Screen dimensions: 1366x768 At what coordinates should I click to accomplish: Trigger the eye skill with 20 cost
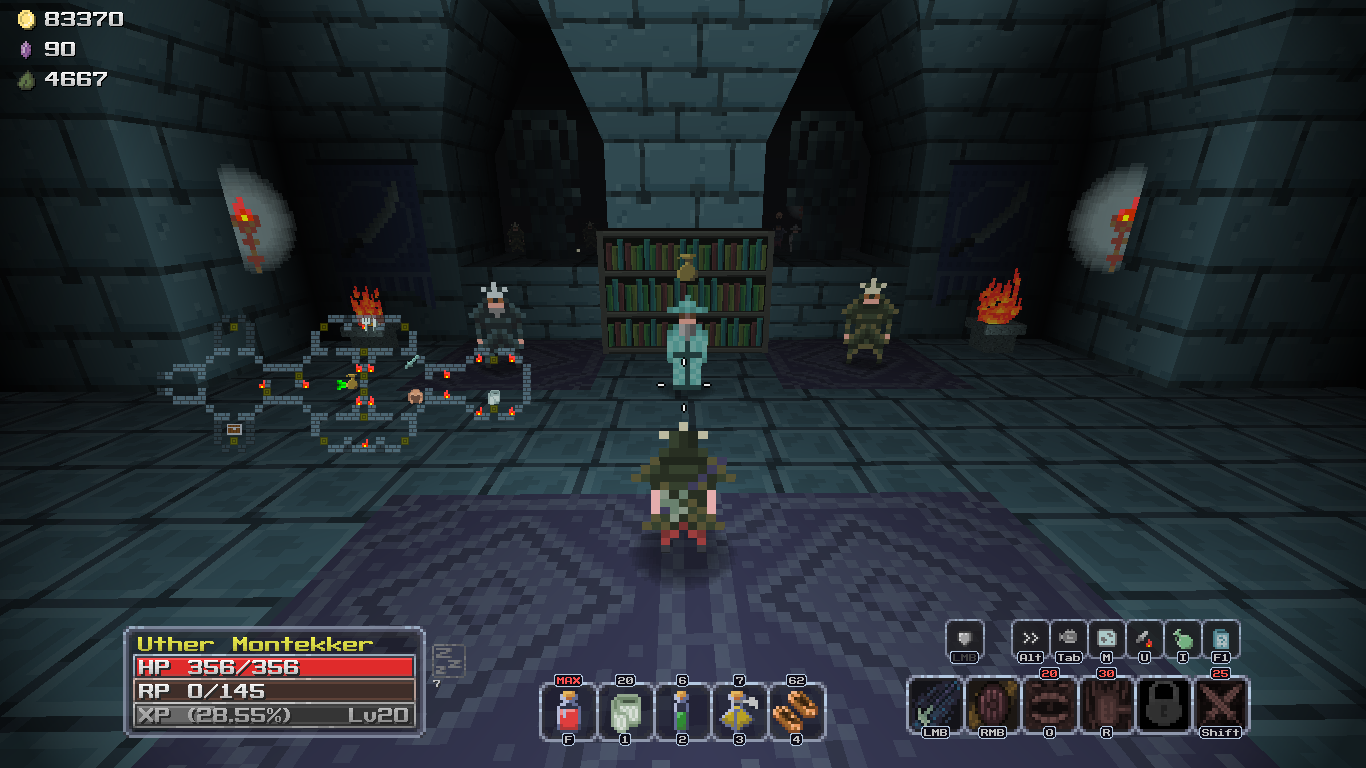point(1049,704)
